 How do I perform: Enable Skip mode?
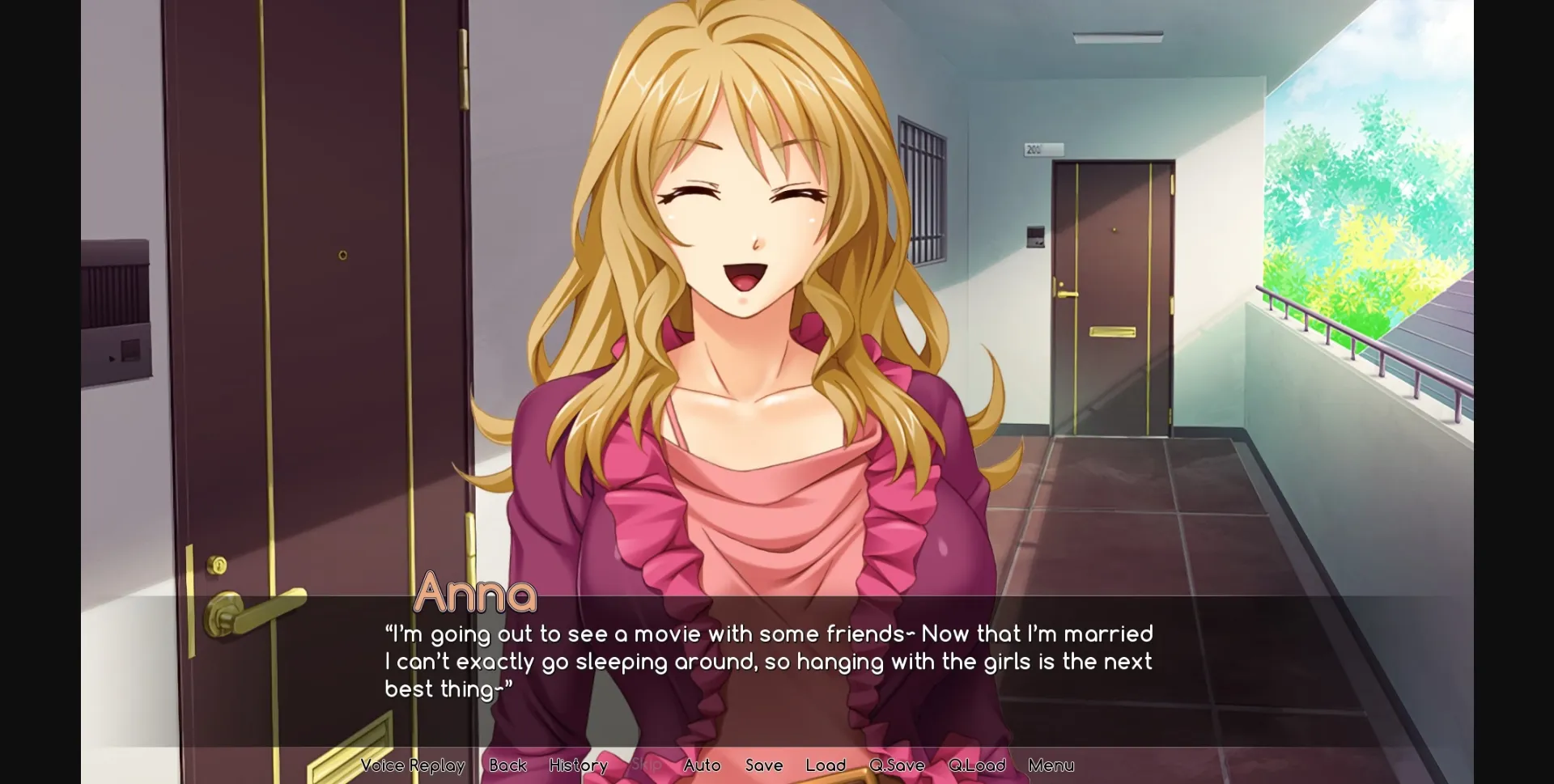[647, 765]
